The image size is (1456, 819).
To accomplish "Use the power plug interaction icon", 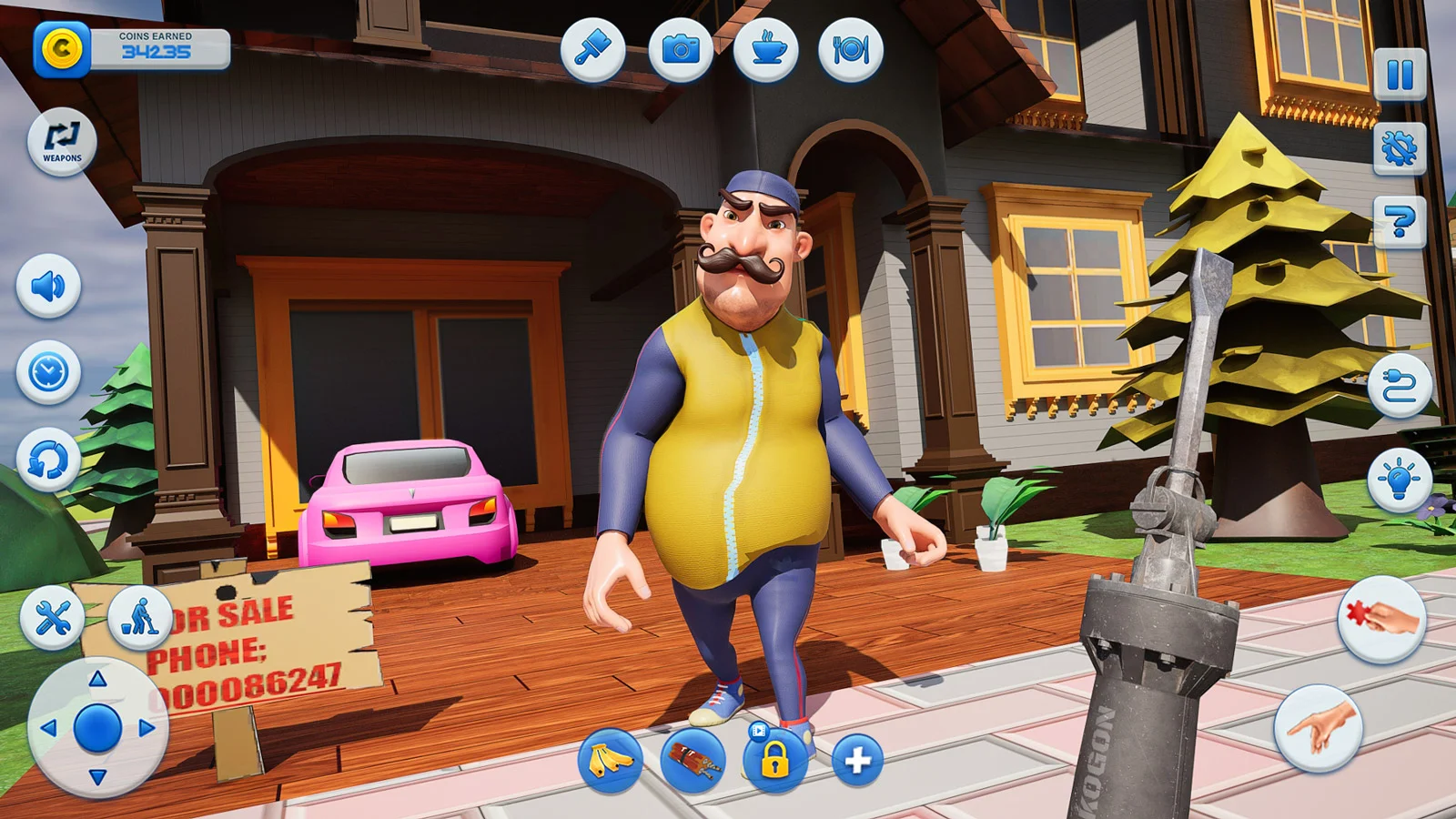I will coord(1400,385).
